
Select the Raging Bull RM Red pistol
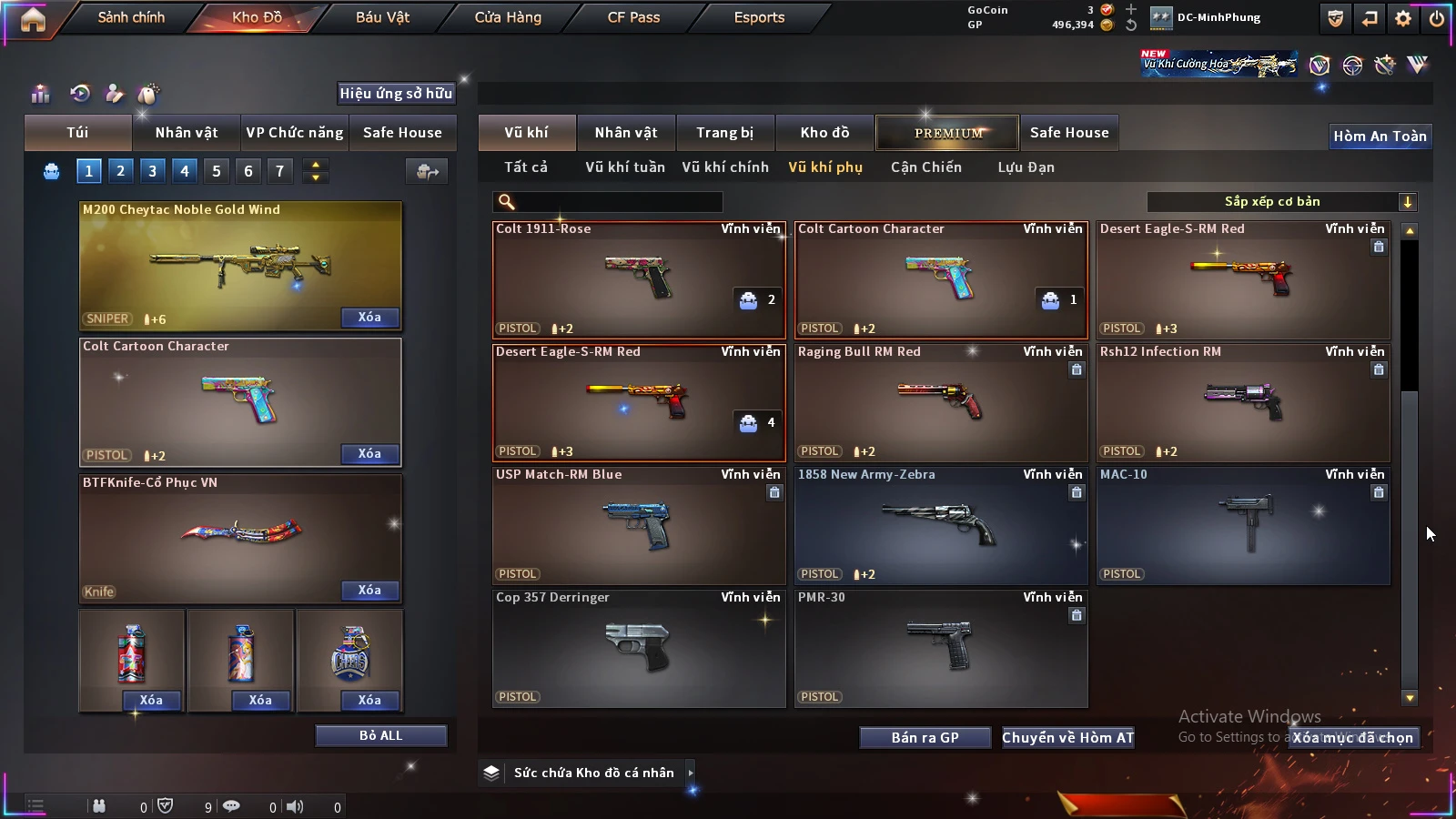(x=940, y=402)
